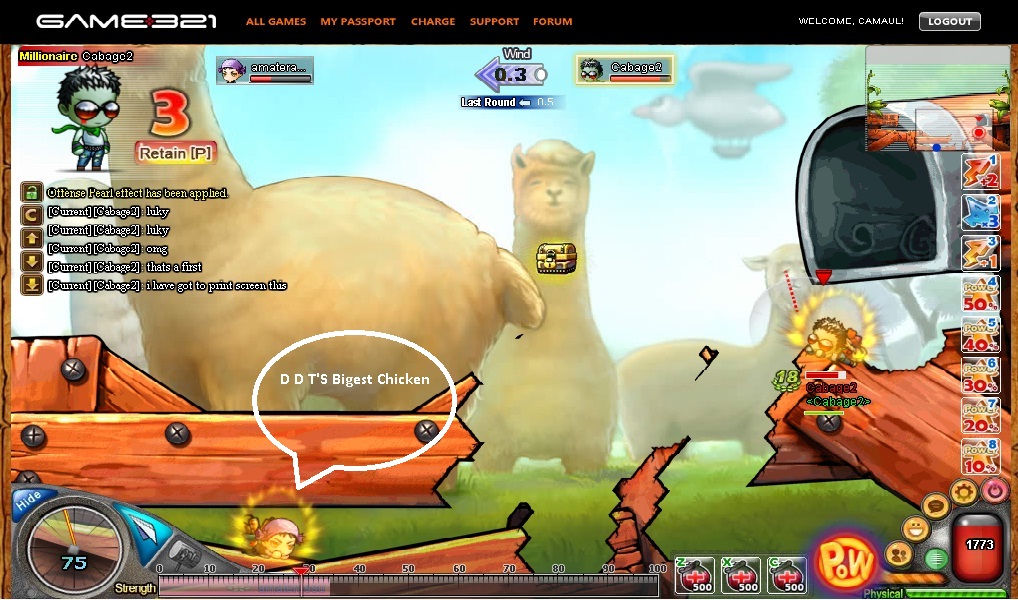The image size is (1018, 600).
Task: Open the battlefield minimap
Action: coord(927,99)
